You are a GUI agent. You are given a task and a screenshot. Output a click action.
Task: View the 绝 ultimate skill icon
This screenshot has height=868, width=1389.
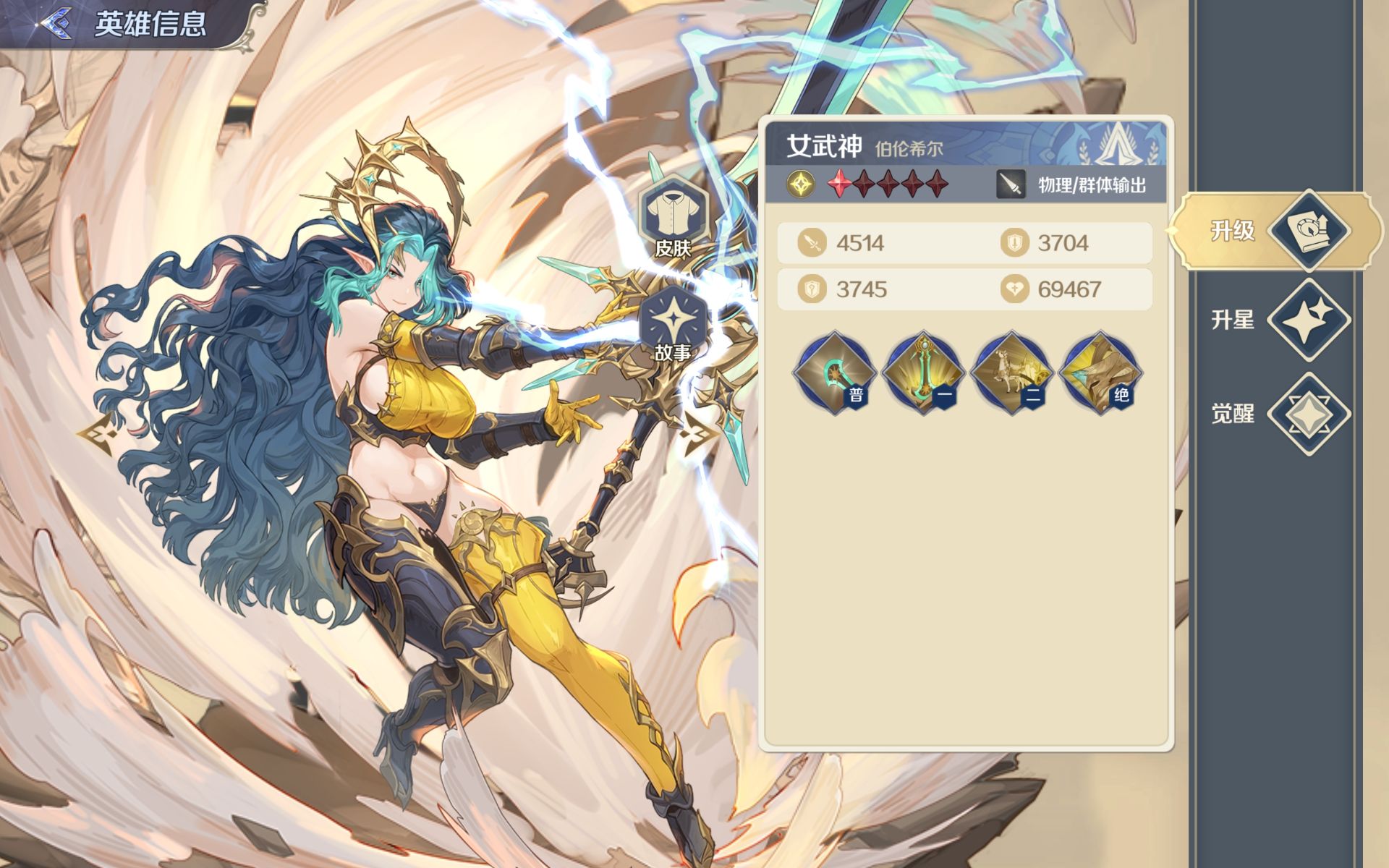(x=1100, y=373)
